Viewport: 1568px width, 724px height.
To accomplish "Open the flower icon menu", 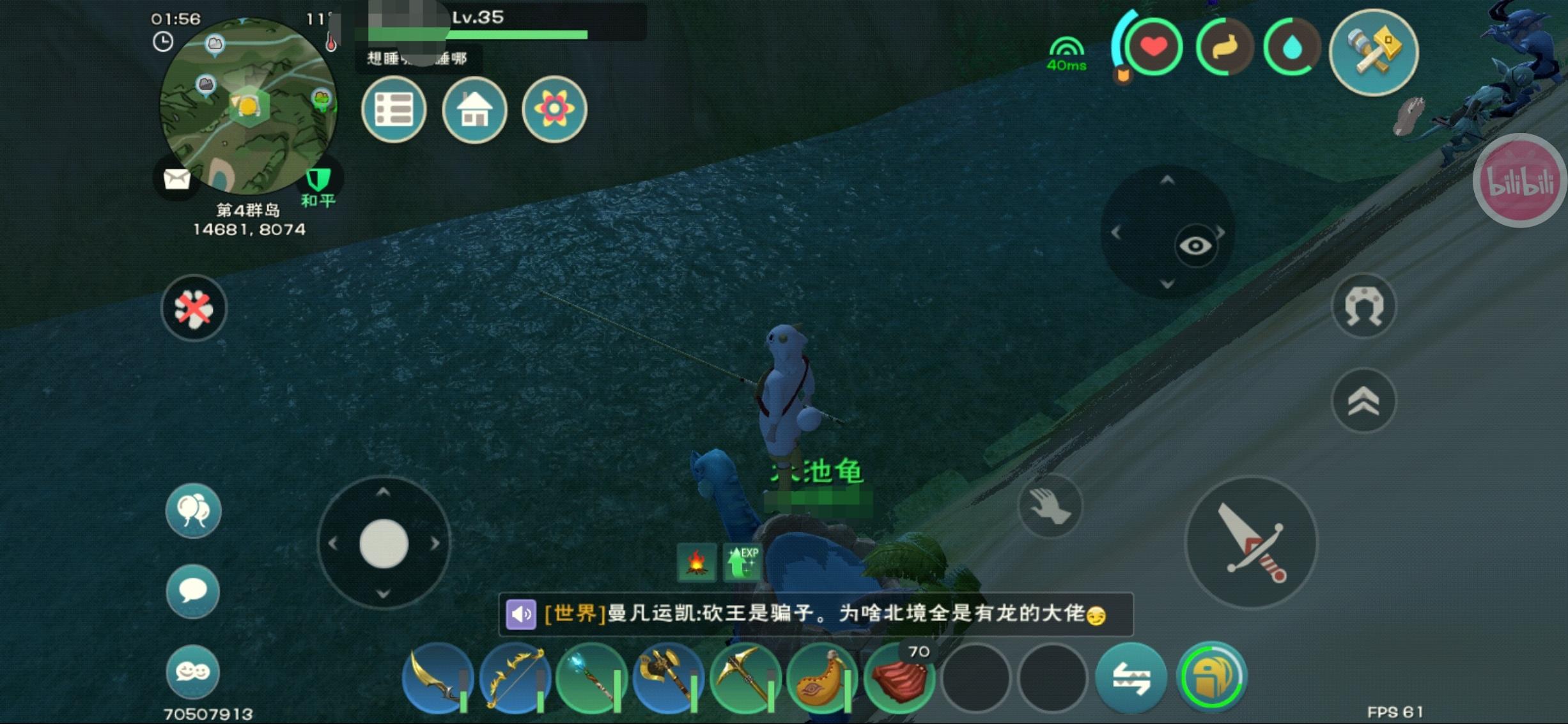I will pyautogui.click(x=554, y=109).
